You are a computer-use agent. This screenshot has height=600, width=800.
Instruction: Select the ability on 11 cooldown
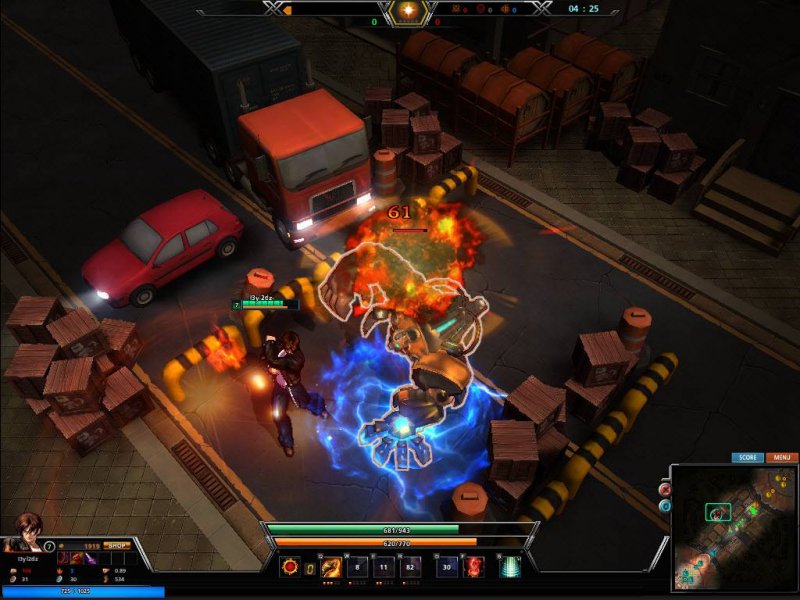click(x=385, y=567)
